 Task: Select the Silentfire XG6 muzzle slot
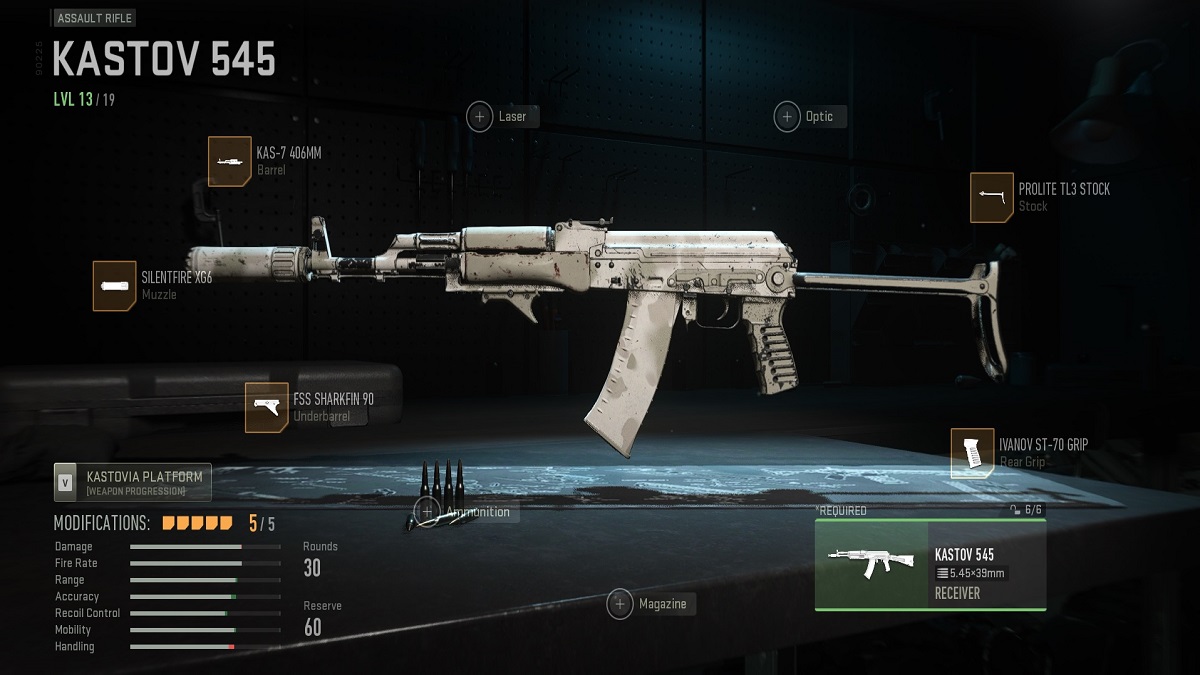[x=115, y=286]
